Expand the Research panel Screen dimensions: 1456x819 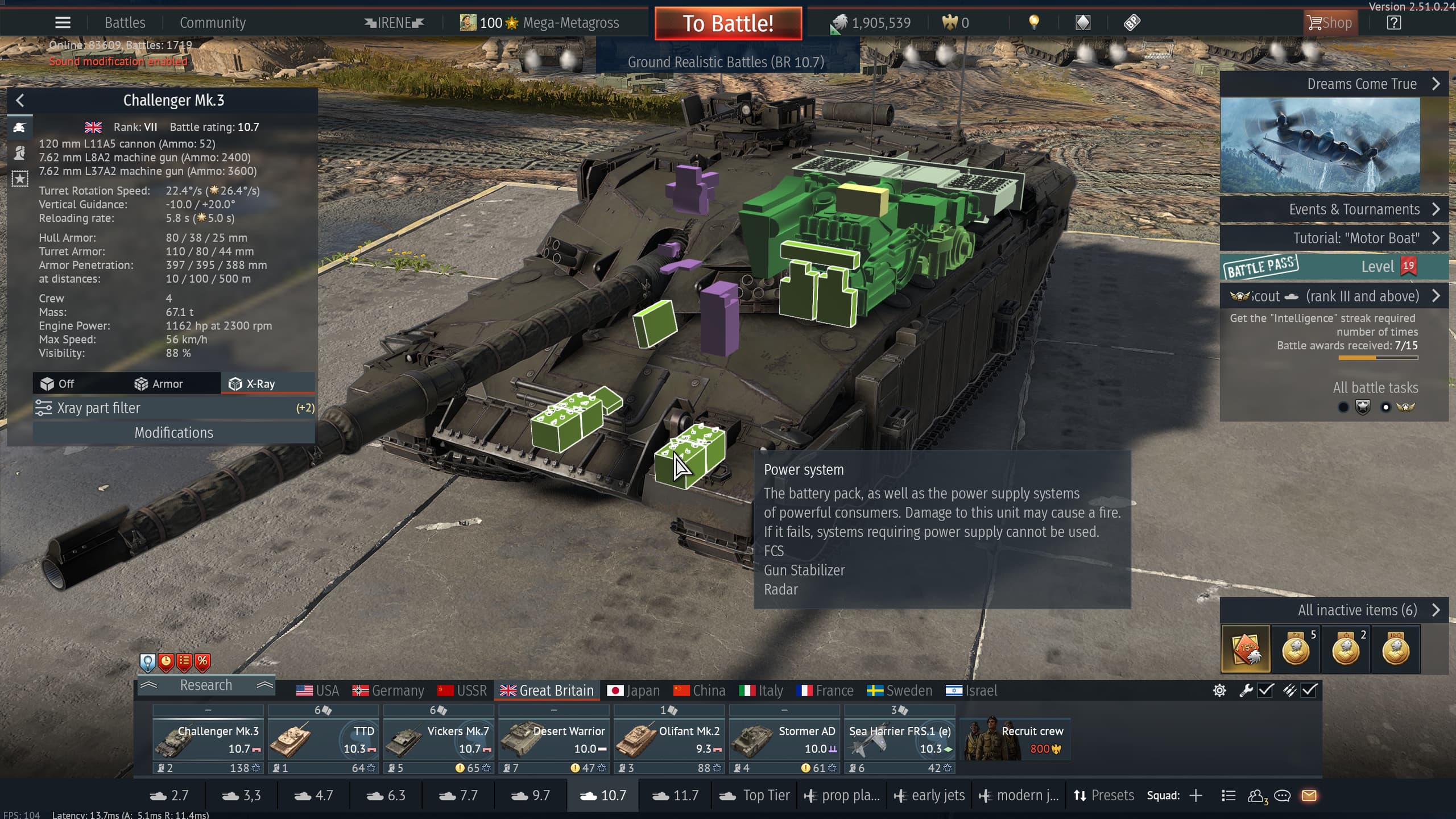pos(205,685)
